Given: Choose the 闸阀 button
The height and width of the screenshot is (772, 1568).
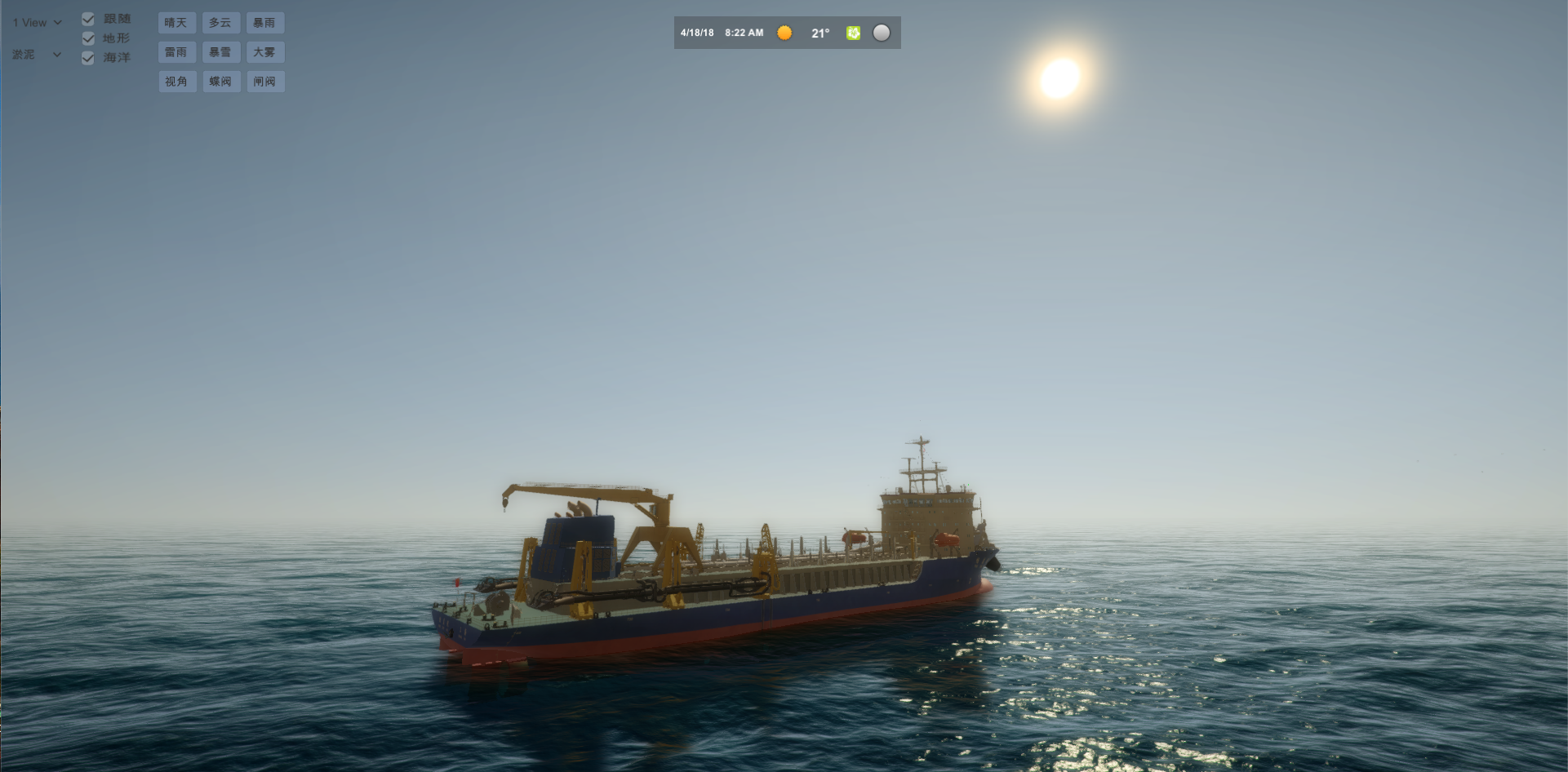Looking at the screenshot, I should [x=264, y=82].
